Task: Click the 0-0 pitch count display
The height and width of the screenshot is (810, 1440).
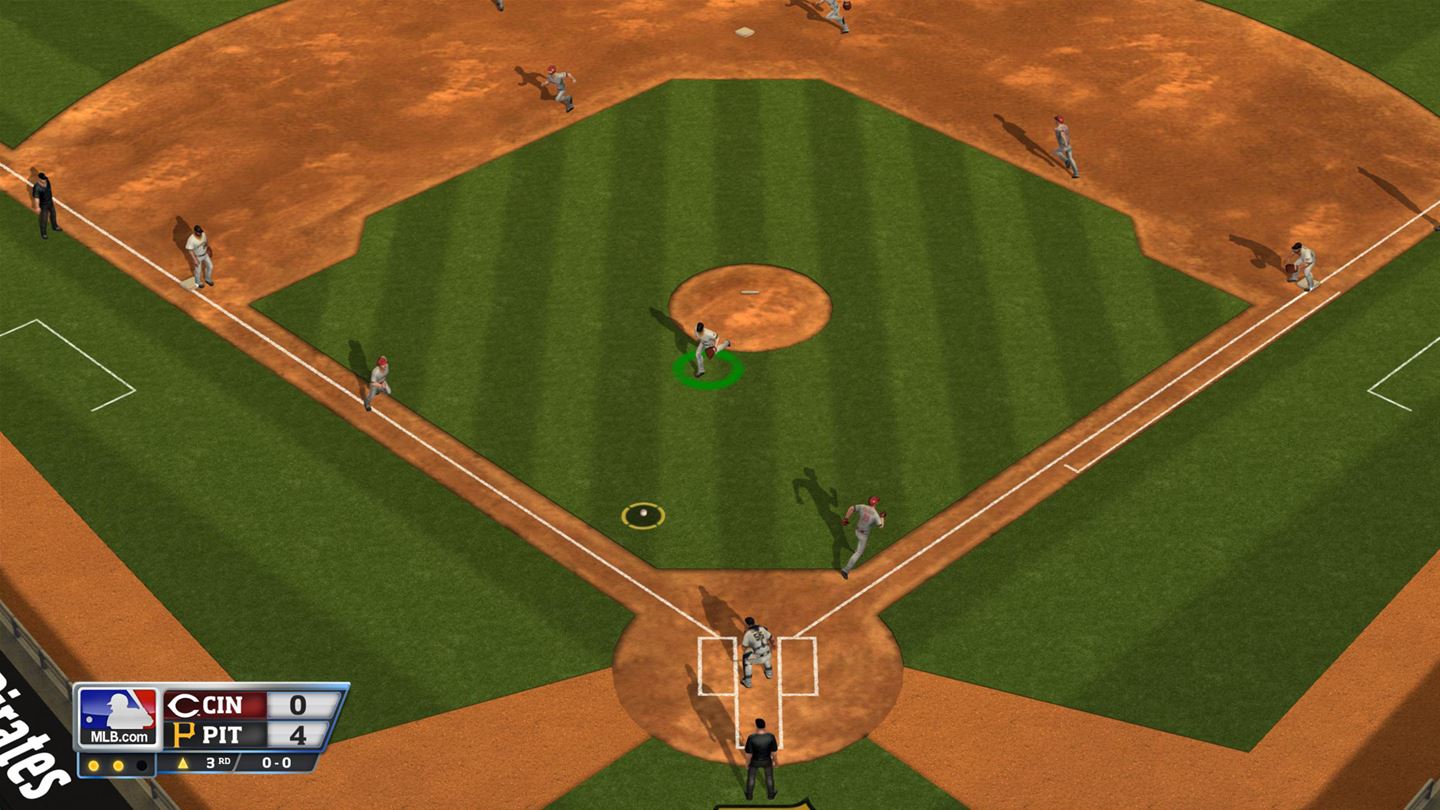Action: click(x=275, y=762)
